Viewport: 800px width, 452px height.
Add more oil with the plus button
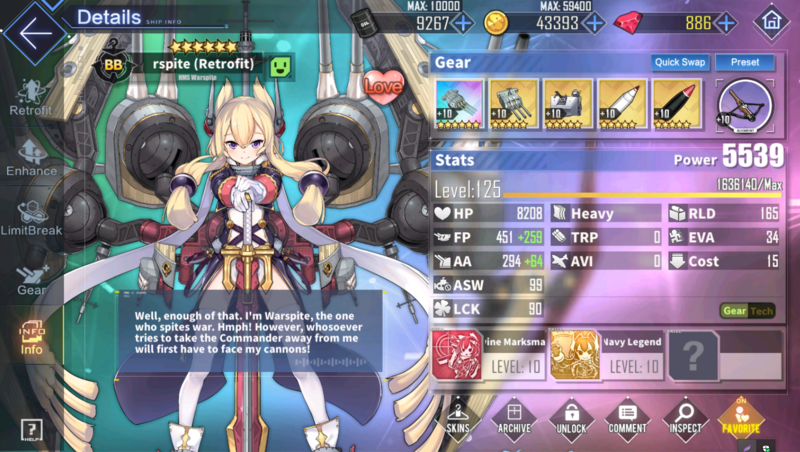(x=463, y=22)
